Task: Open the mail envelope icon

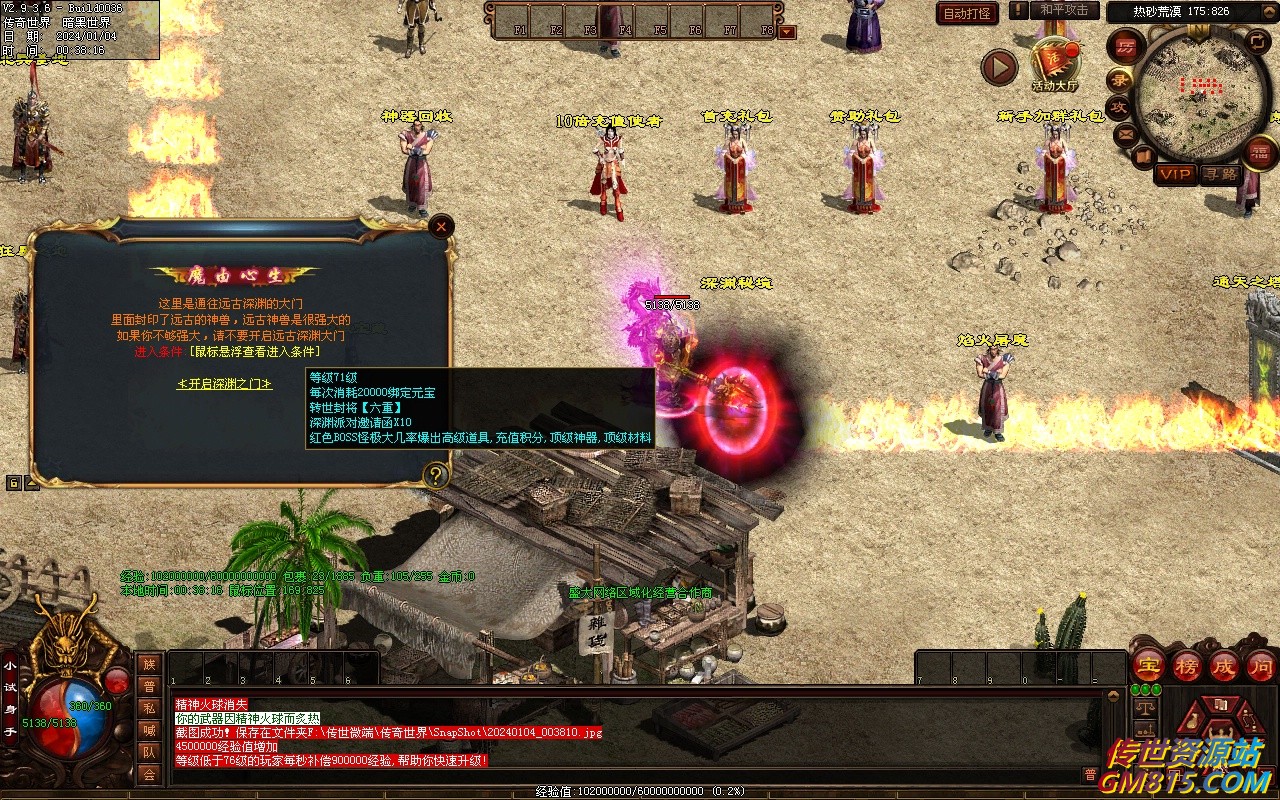Action: coord(1126,133)
